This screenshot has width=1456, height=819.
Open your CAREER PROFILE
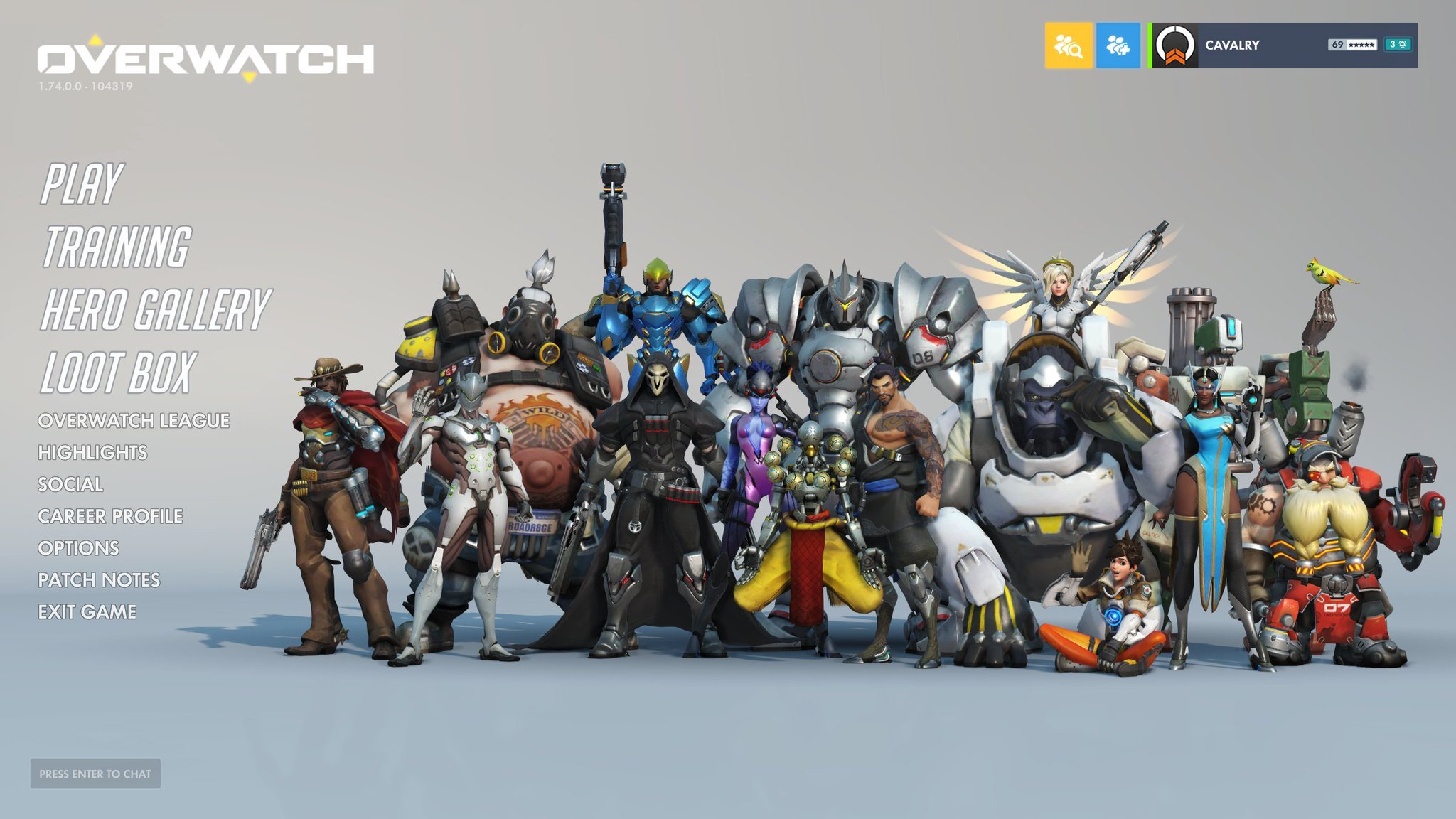111,517
